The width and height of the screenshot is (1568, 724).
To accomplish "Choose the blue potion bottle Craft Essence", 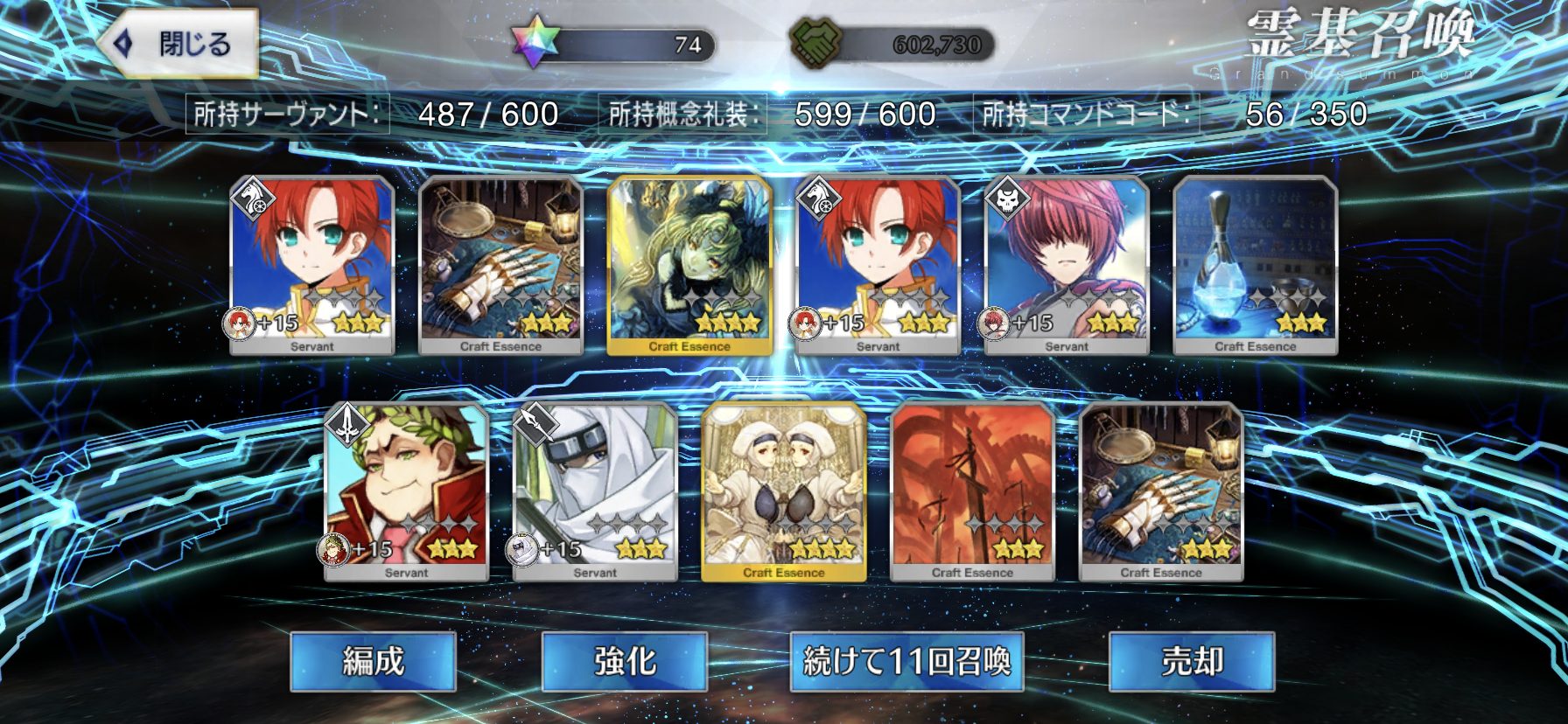I will [x=1255, y=265].
